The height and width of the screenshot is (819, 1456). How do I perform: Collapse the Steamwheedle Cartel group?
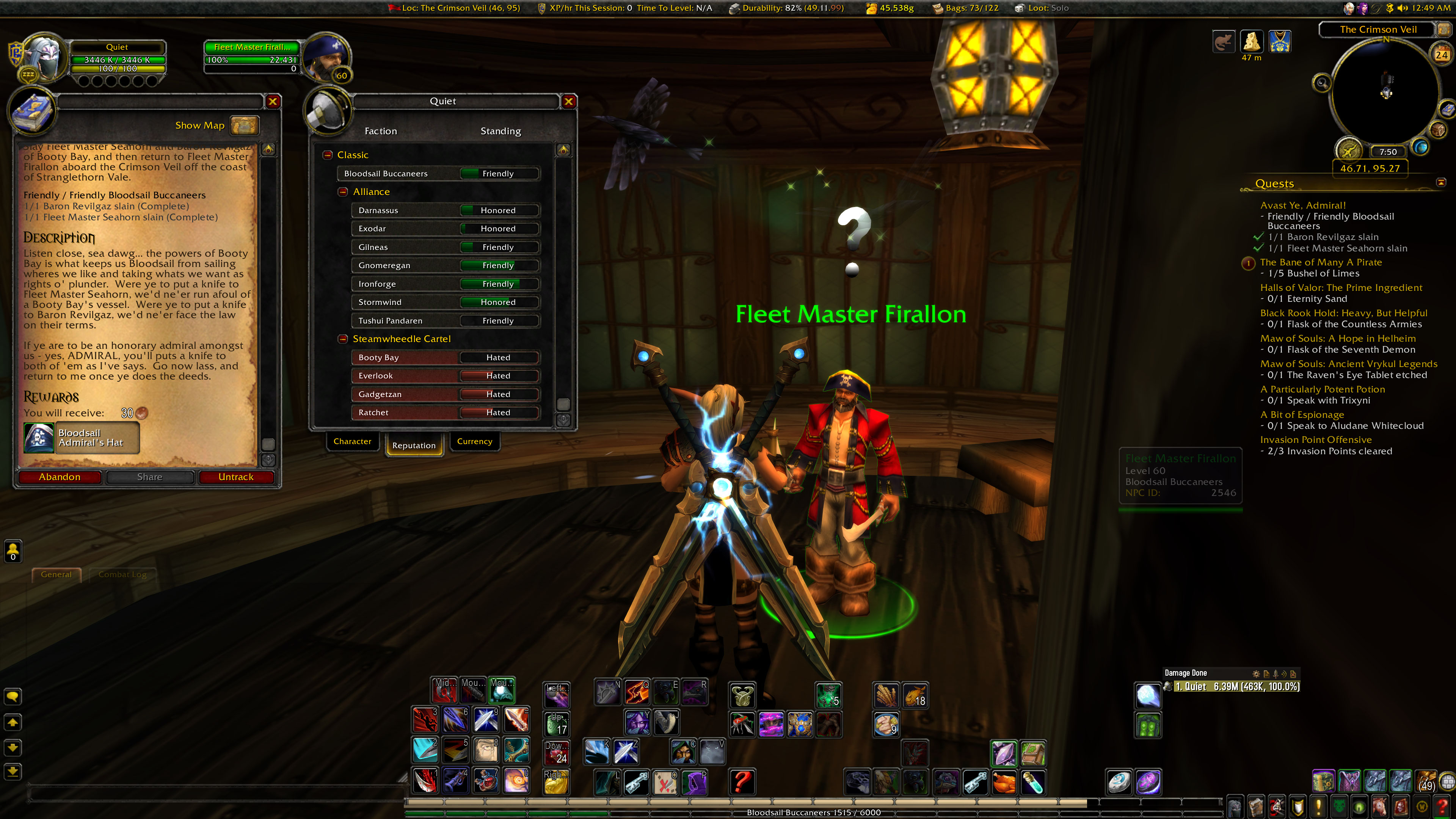(x=342, y=339)
